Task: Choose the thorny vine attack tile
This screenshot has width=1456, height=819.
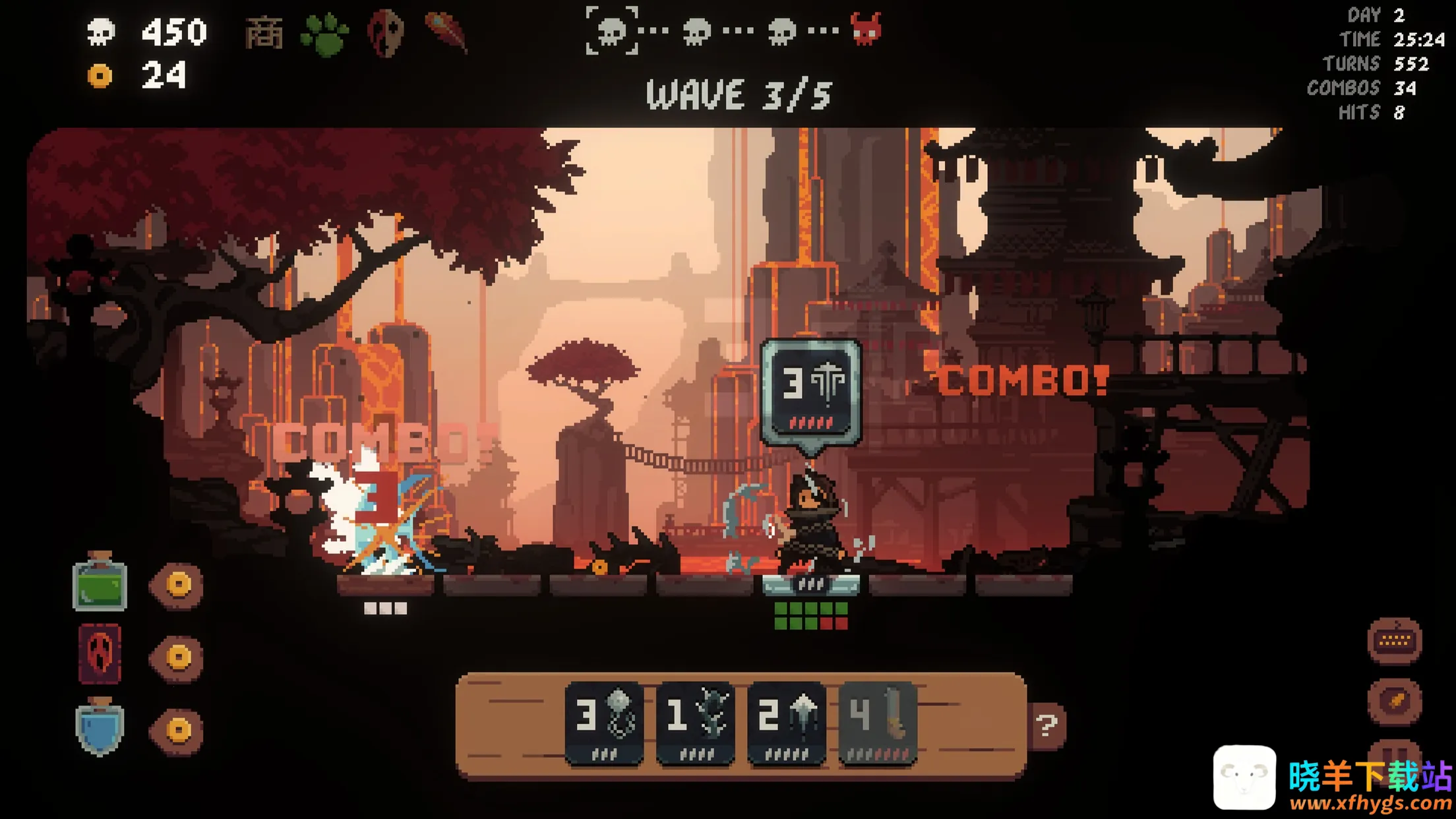Action: pyautogui.click(x=696, y=723)
